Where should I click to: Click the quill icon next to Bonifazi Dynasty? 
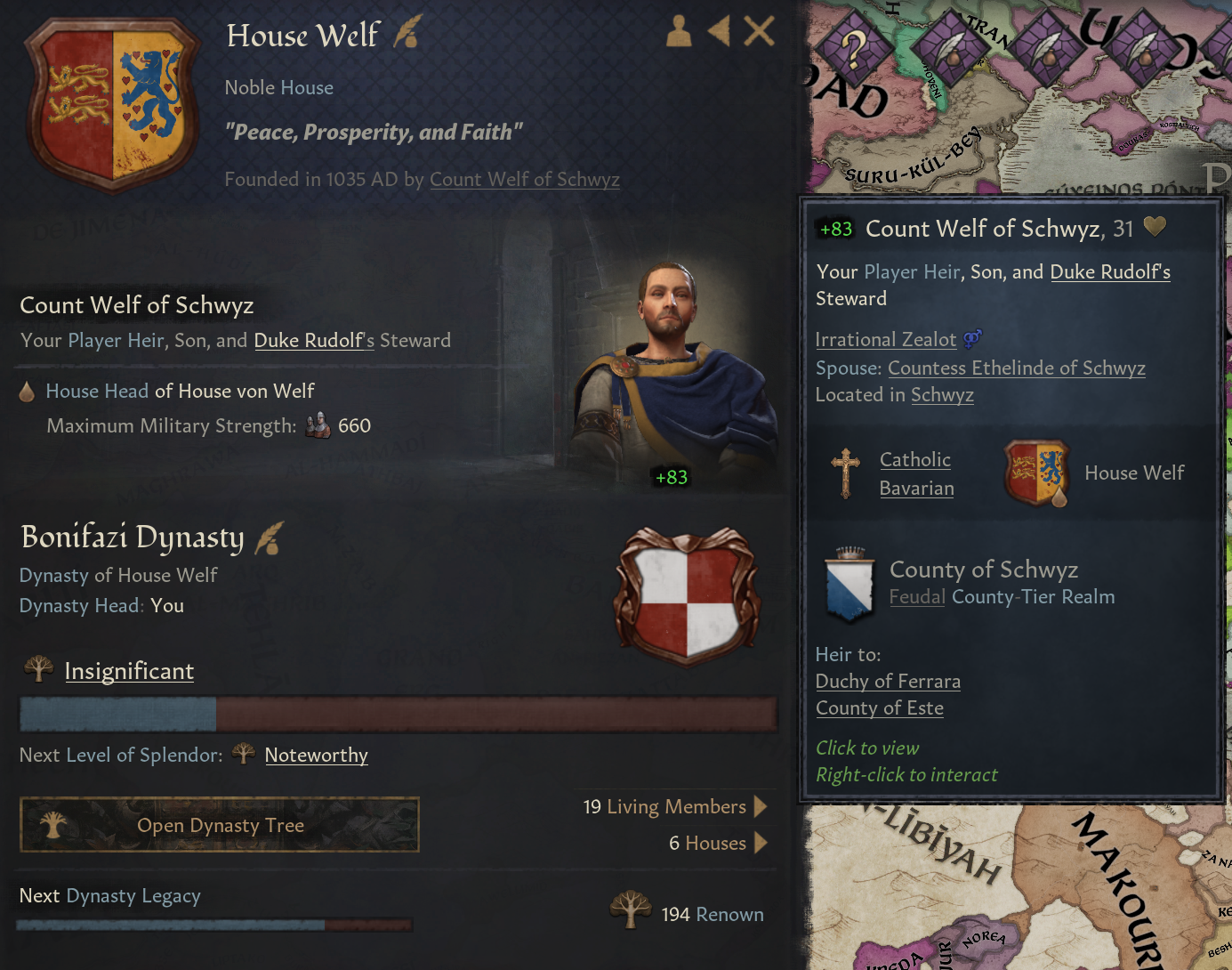click(270, 537)
